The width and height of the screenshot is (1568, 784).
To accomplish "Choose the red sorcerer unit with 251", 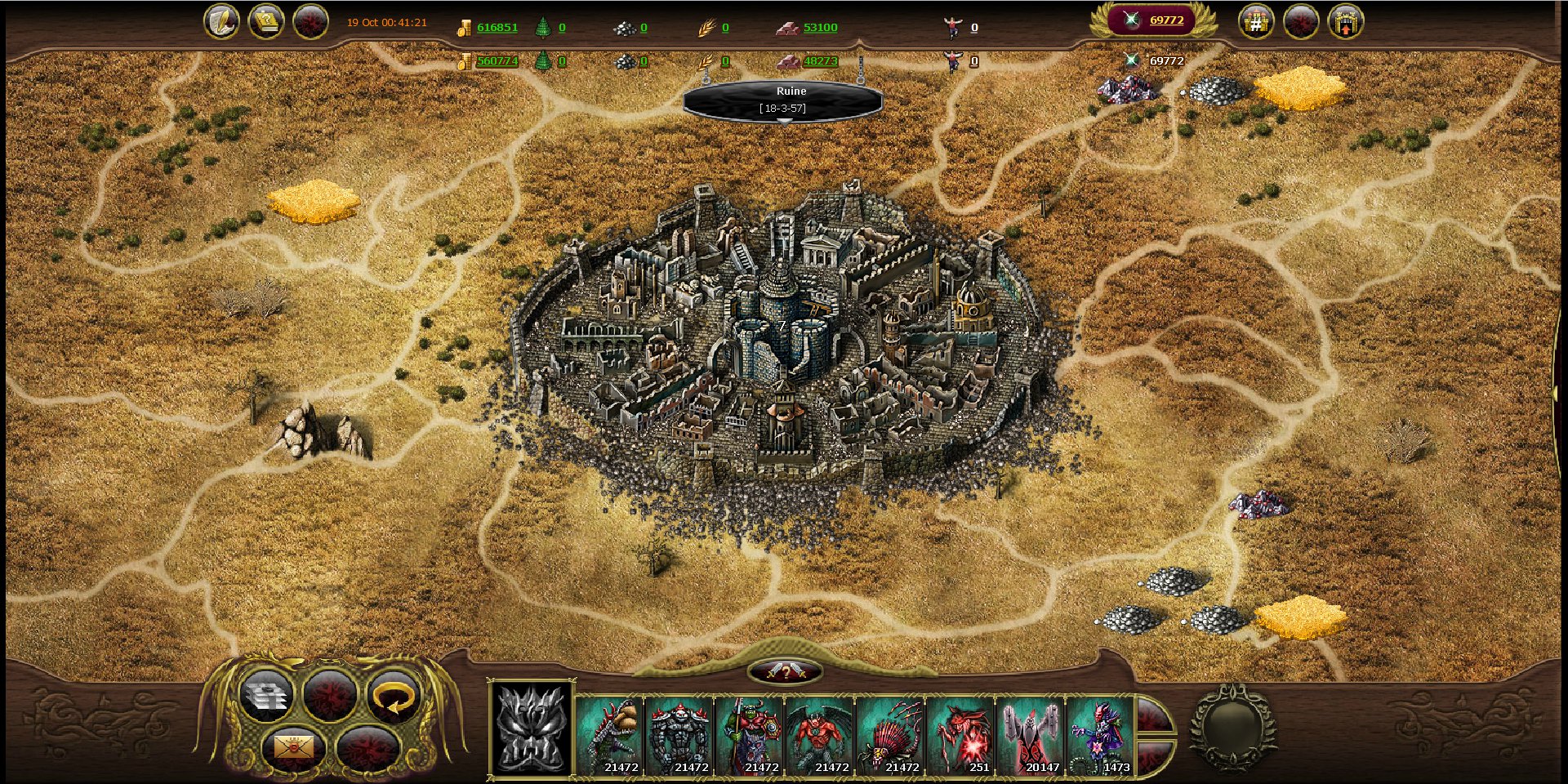I will 961,735.
